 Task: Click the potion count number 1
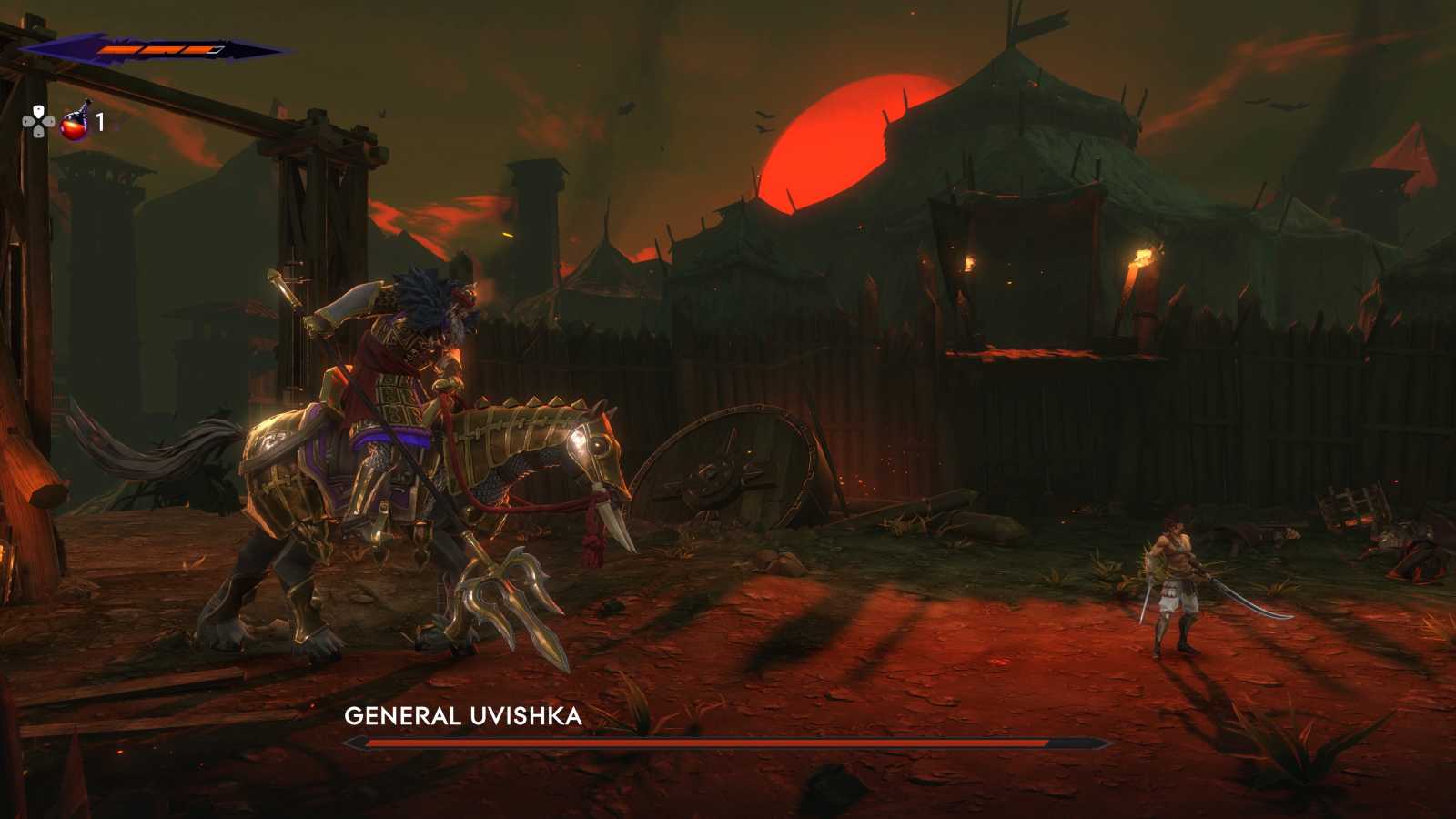[x=100, y=120]
